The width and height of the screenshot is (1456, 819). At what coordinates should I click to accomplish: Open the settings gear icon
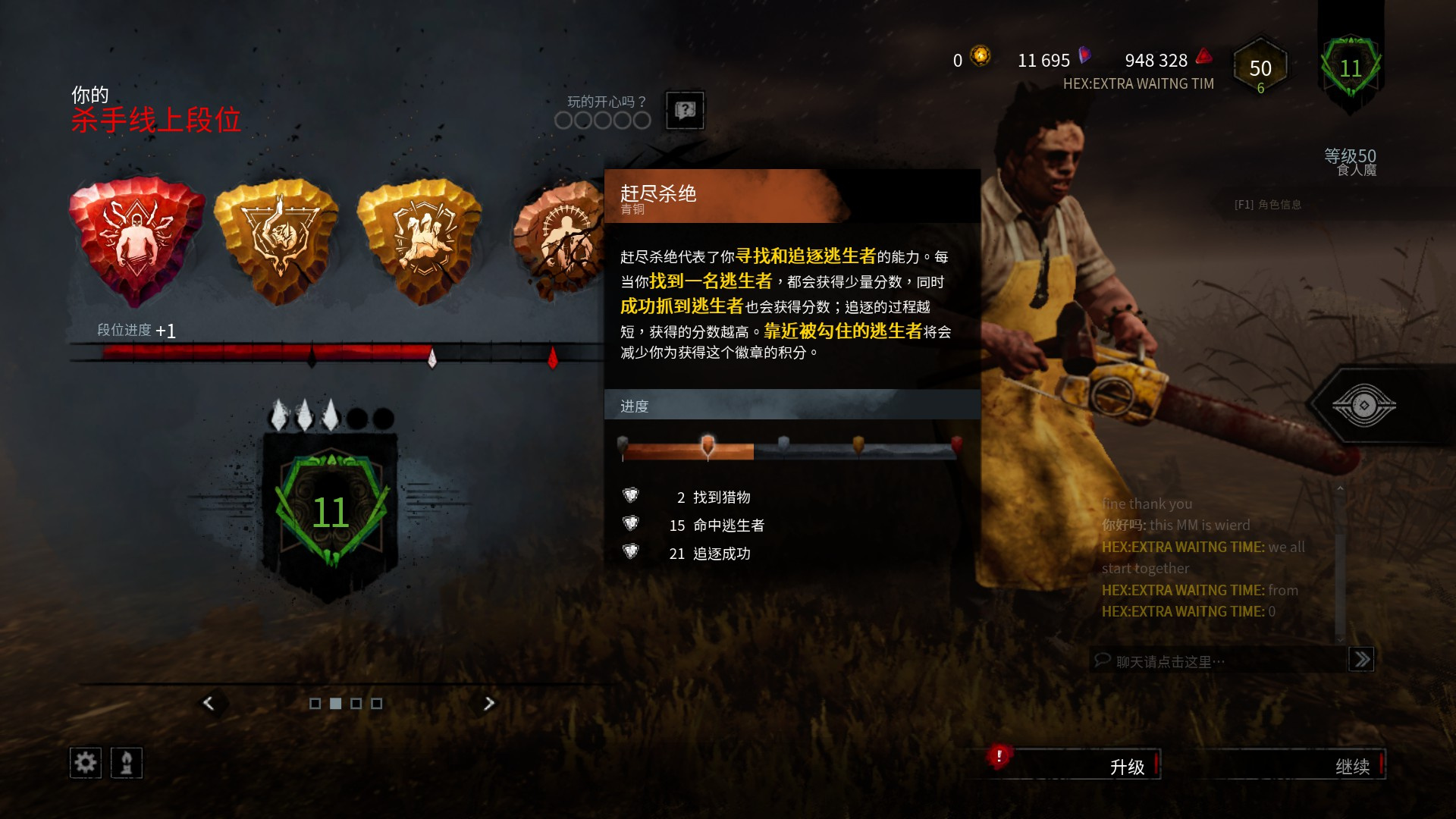coord(85,763)
